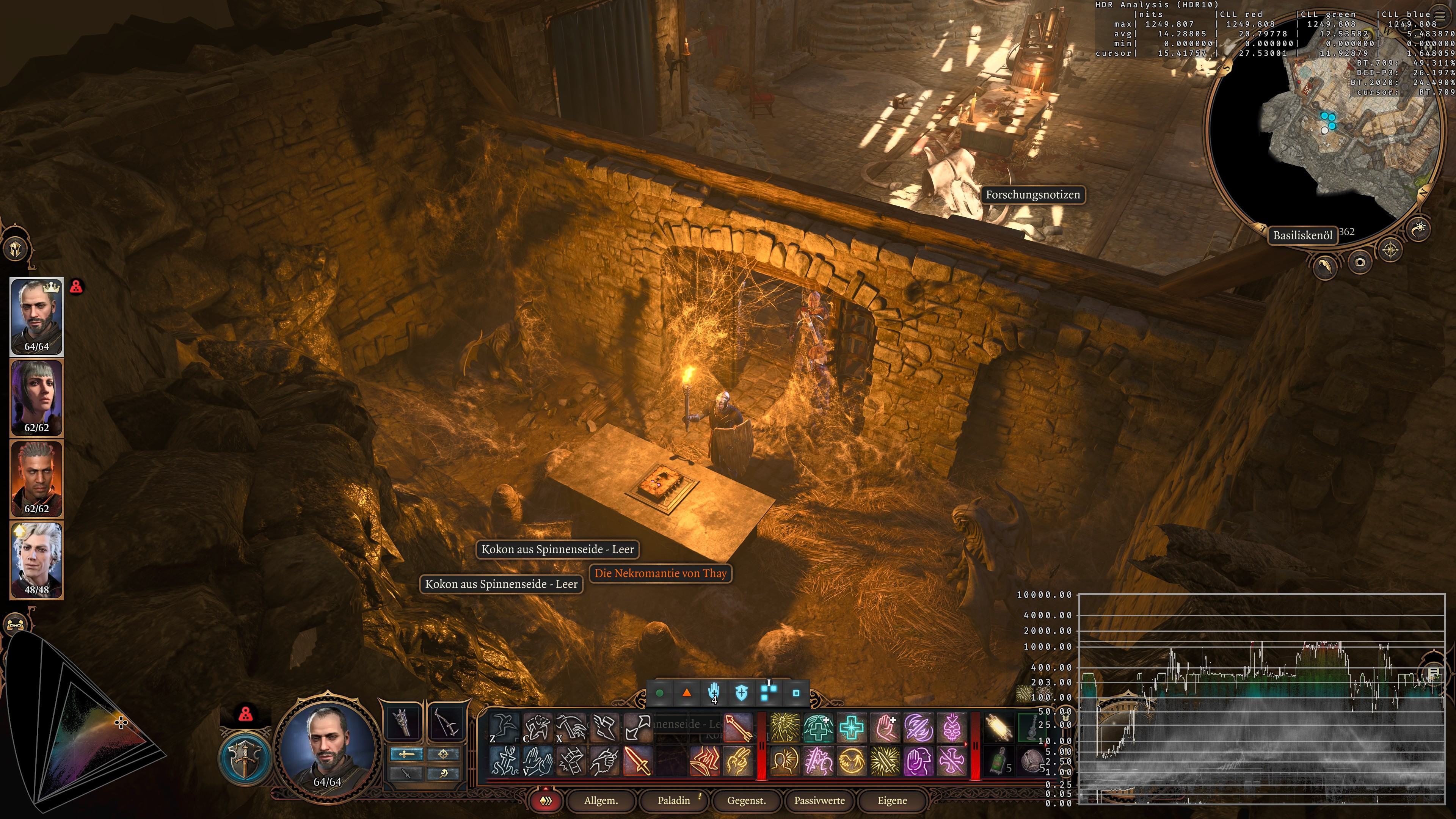The height and width of the screenshot is (819, 1456).
Task: Open the Paladin hotbar tab
Action: click(x=674, y=800)
